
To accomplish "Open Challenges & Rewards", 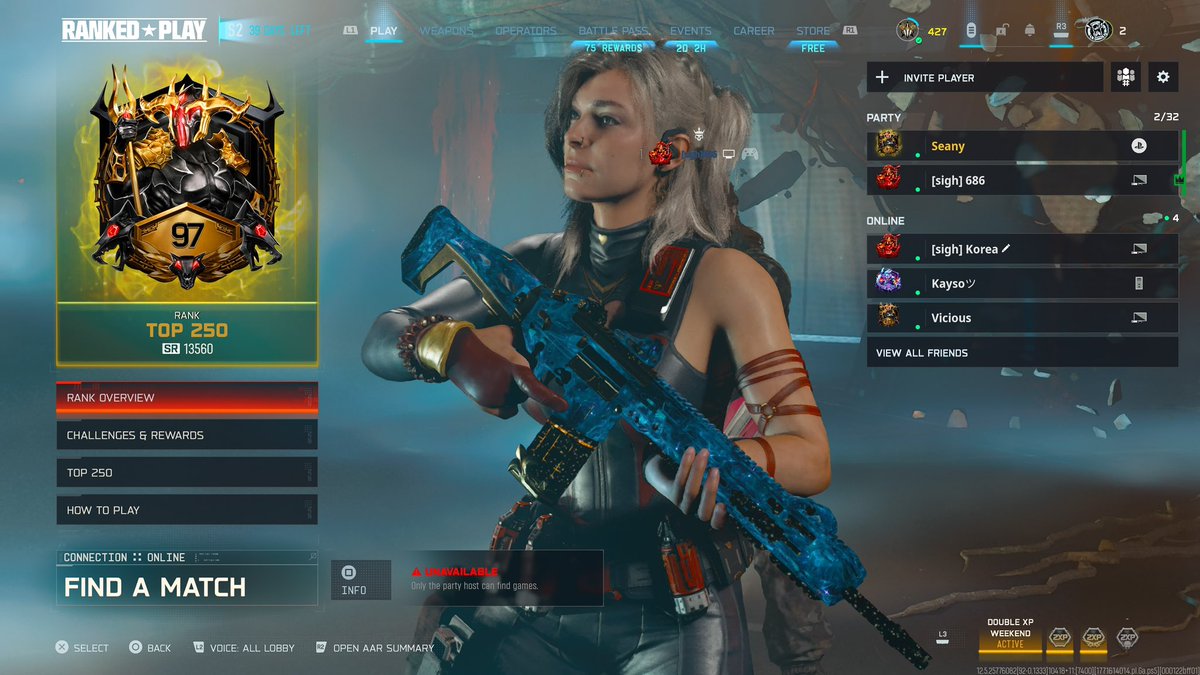I will [x=187, y=436].
